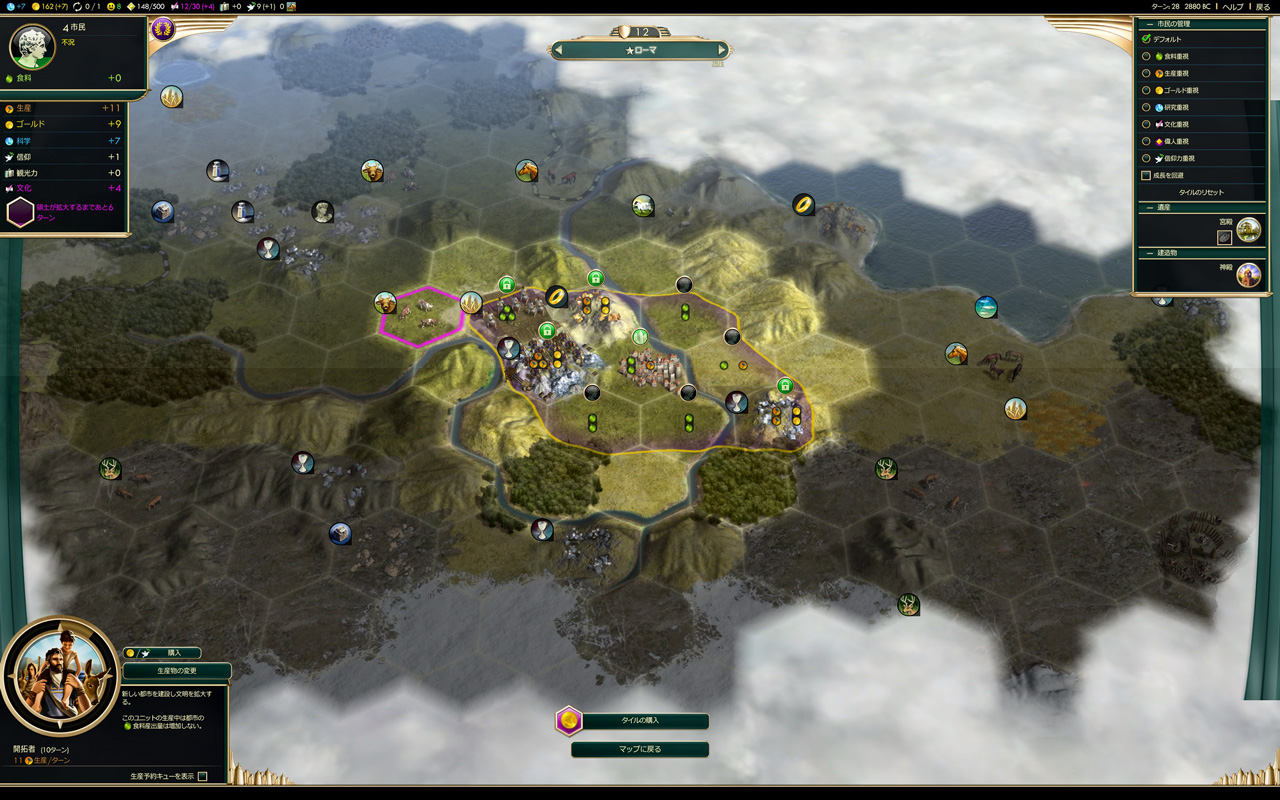
Task: Click the タイルのリセット button
Action: tap(1200, 192)
